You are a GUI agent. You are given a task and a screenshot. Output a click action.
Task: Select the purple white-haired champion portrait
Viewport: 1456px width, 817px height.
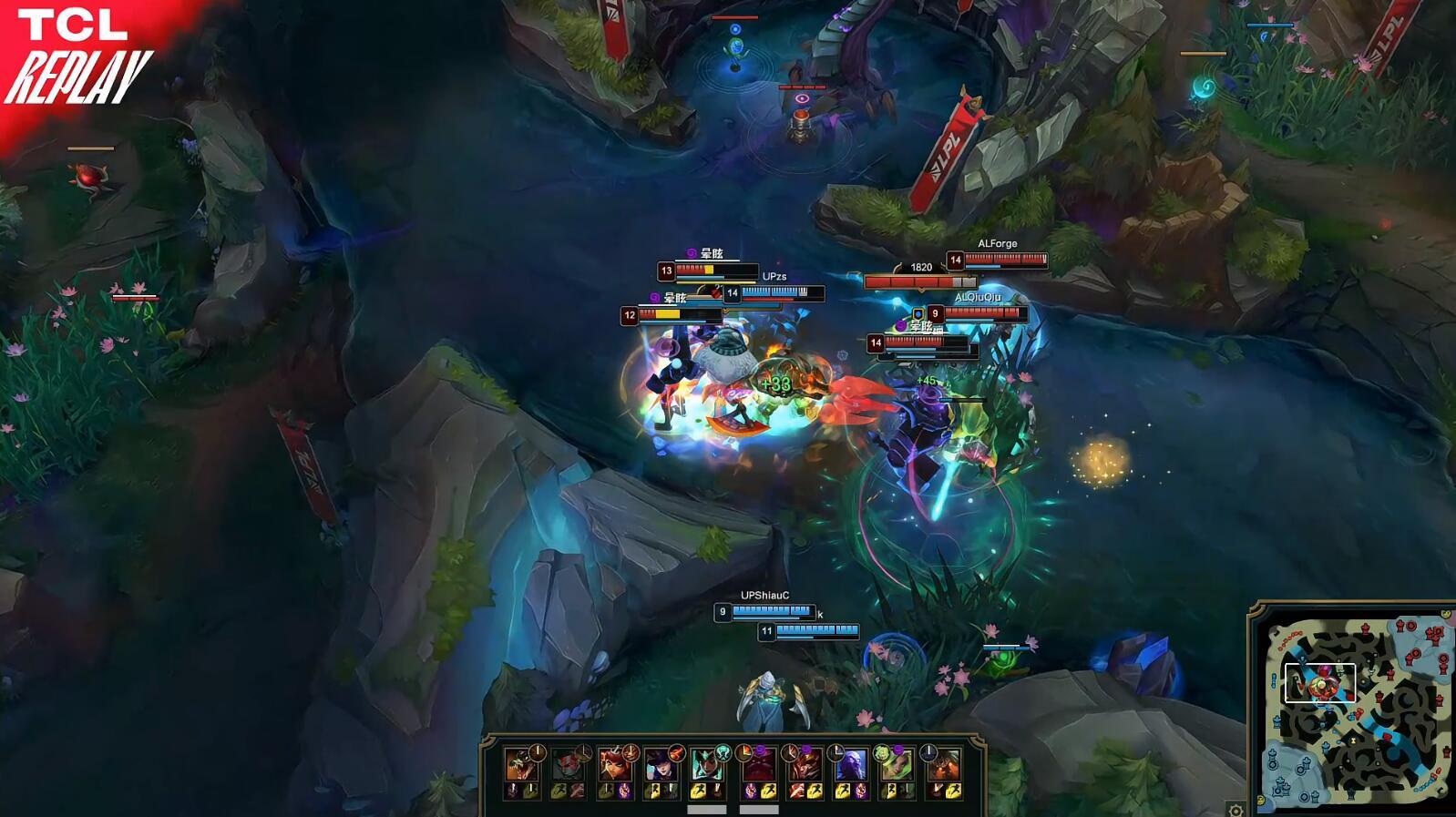point(851,766)
